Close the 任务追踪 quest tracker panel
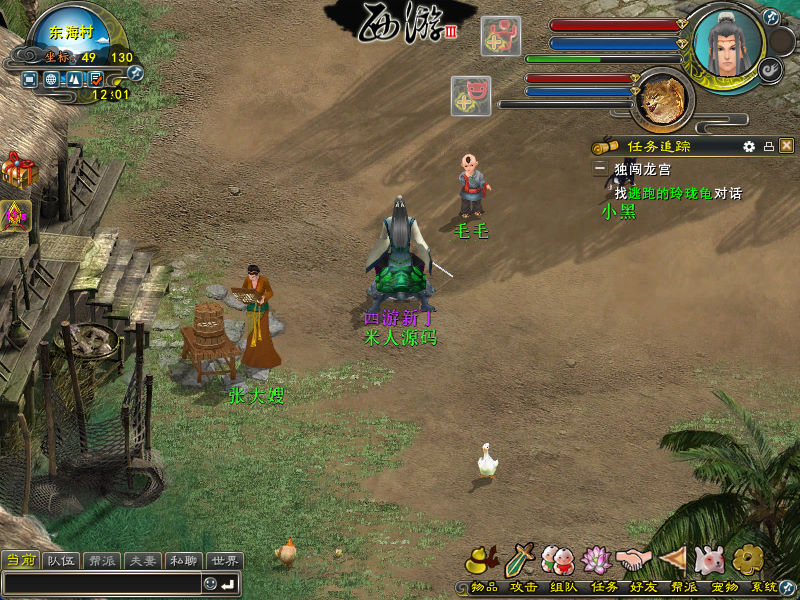The height and width of the screenshot is (600, 800). (786, 146)
